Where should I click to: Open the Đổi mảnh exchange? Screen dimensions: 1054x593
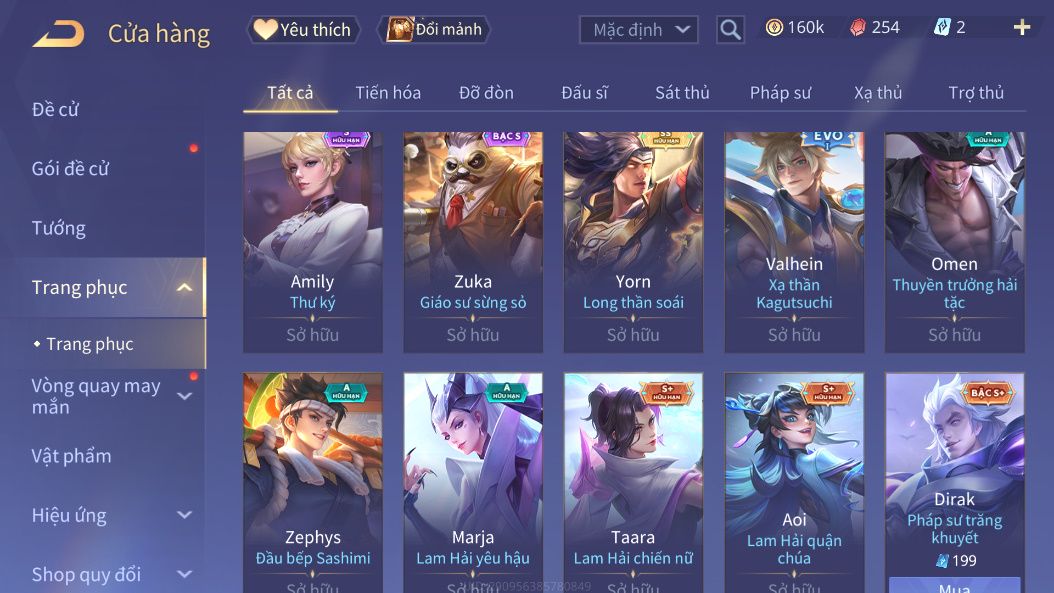(x=436, y=29)
